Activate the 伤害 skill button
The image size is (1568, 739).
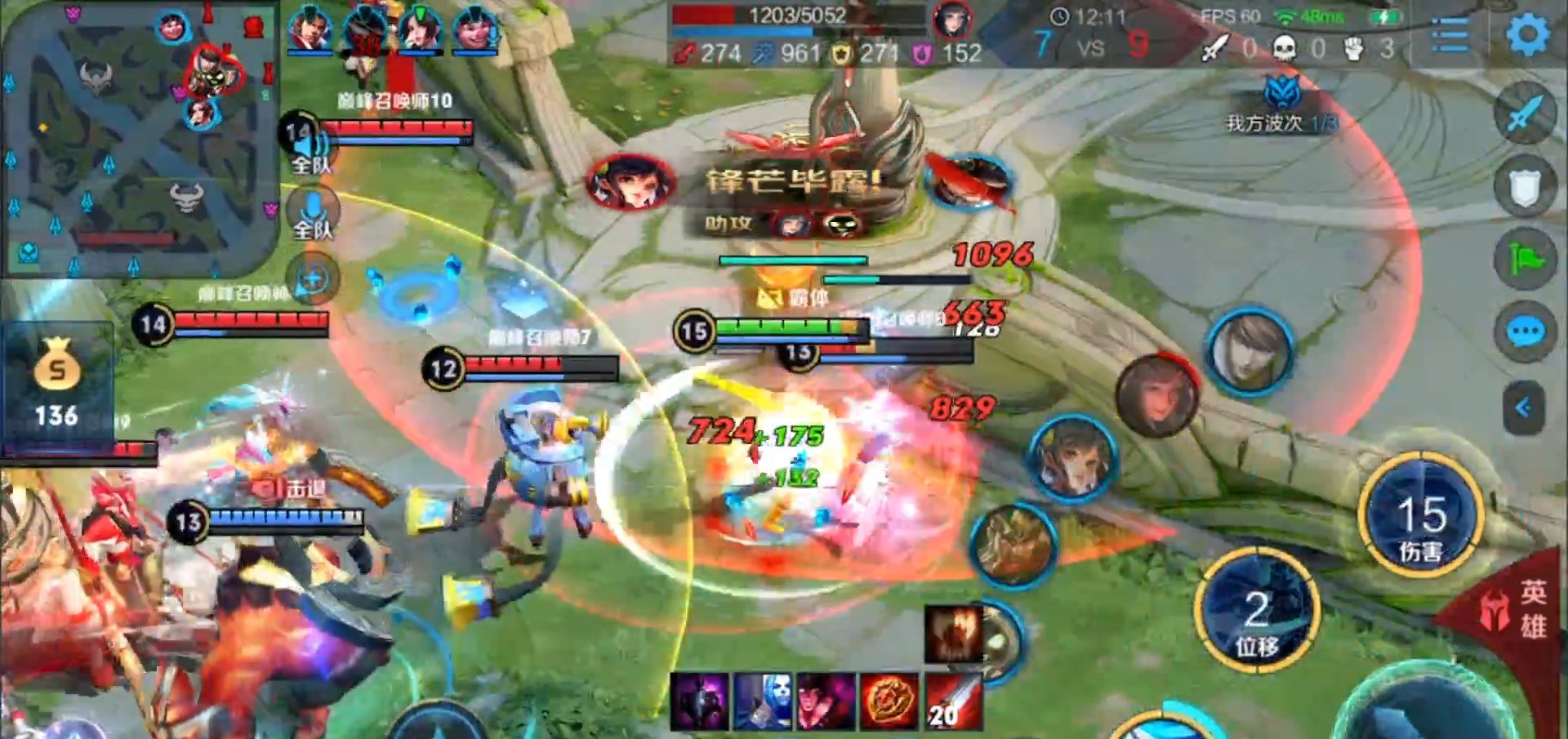tap(1420, 516)
